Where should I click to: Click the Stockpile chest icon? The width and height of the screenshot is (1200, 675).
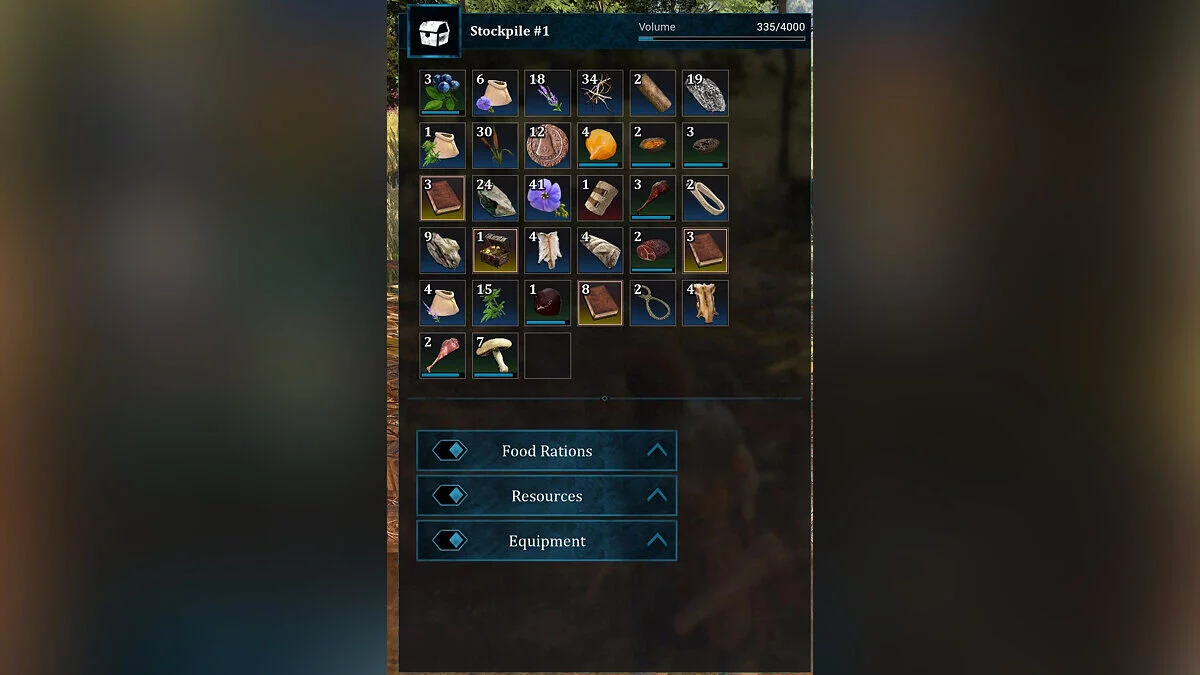click(434, 32)
